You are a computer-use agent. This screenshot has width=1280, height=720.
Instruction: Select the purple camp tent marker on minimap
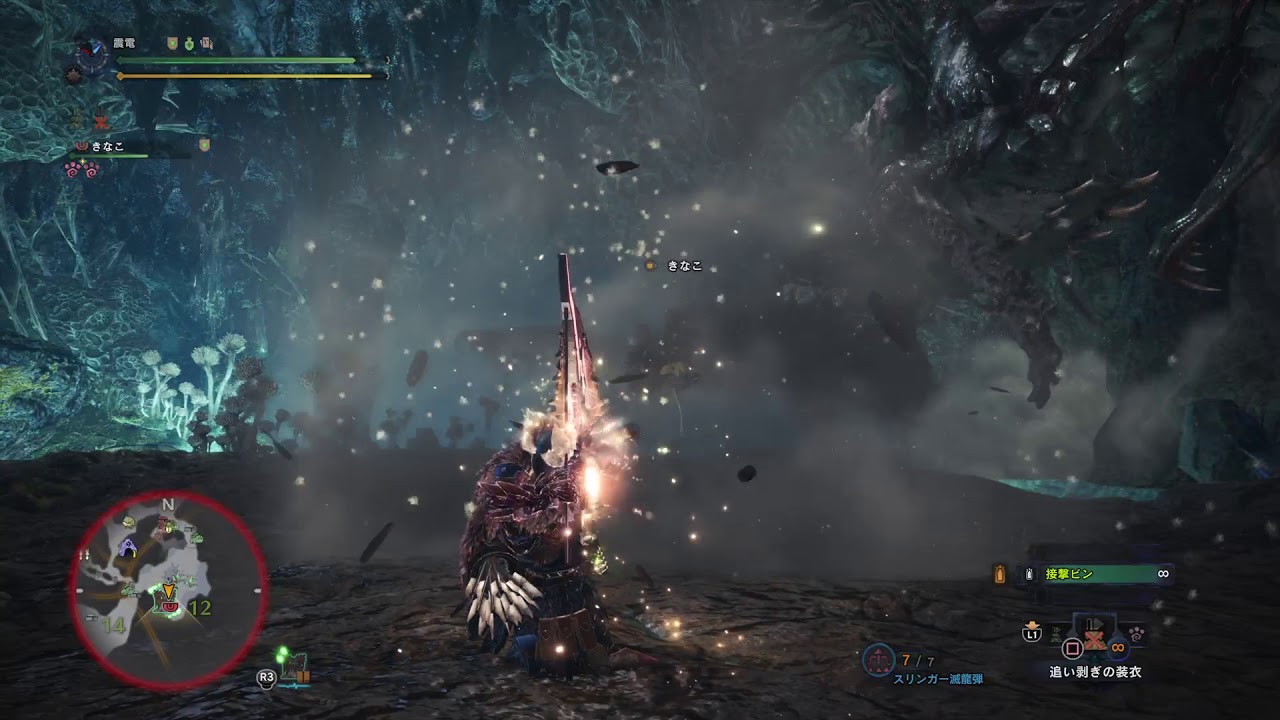tap(128, 546)
